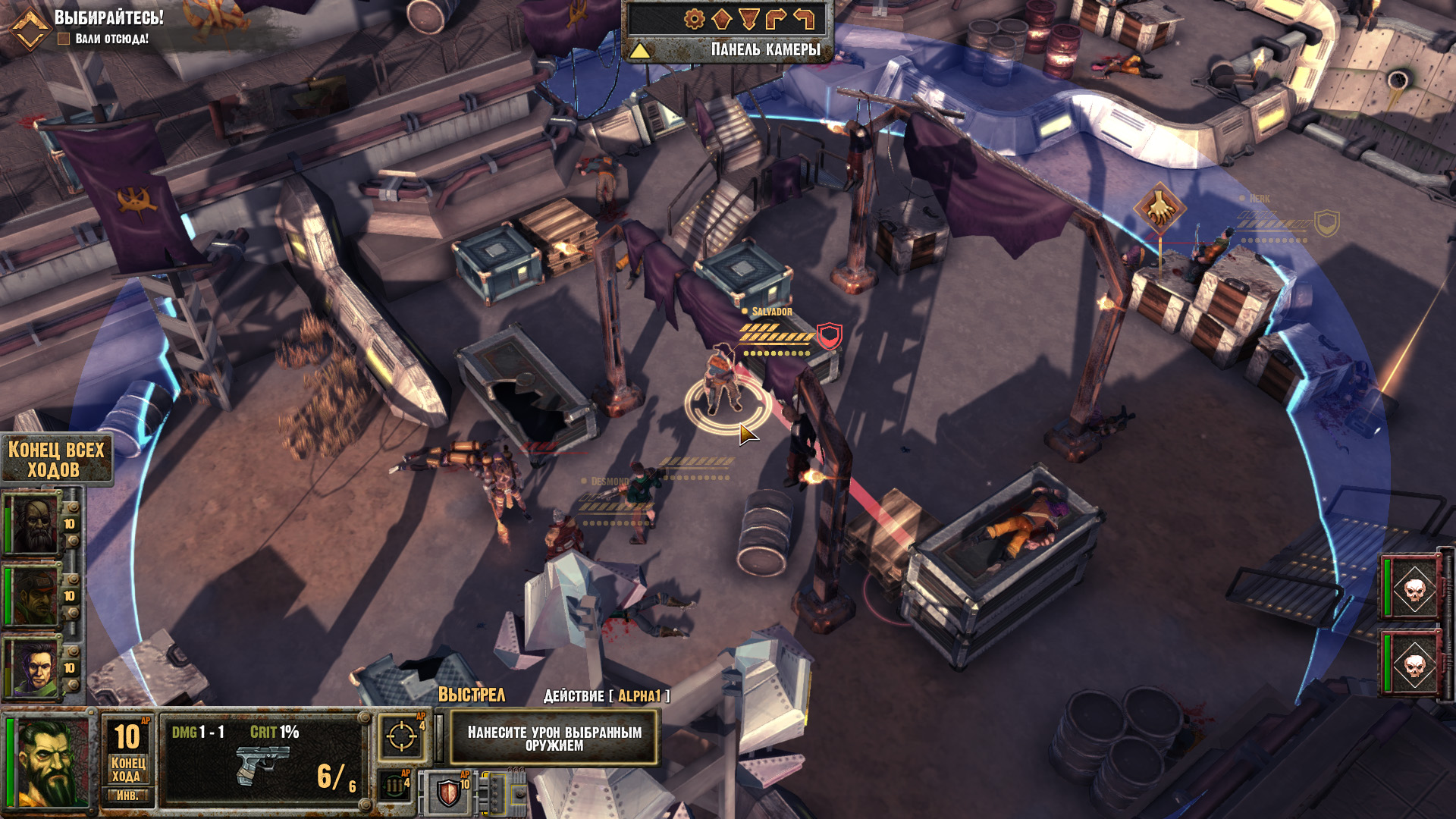The width and height of the screenshot is (1456, 819).
Task: Select the upper enemy skull portrait
Action: (x=1414, y=588)
